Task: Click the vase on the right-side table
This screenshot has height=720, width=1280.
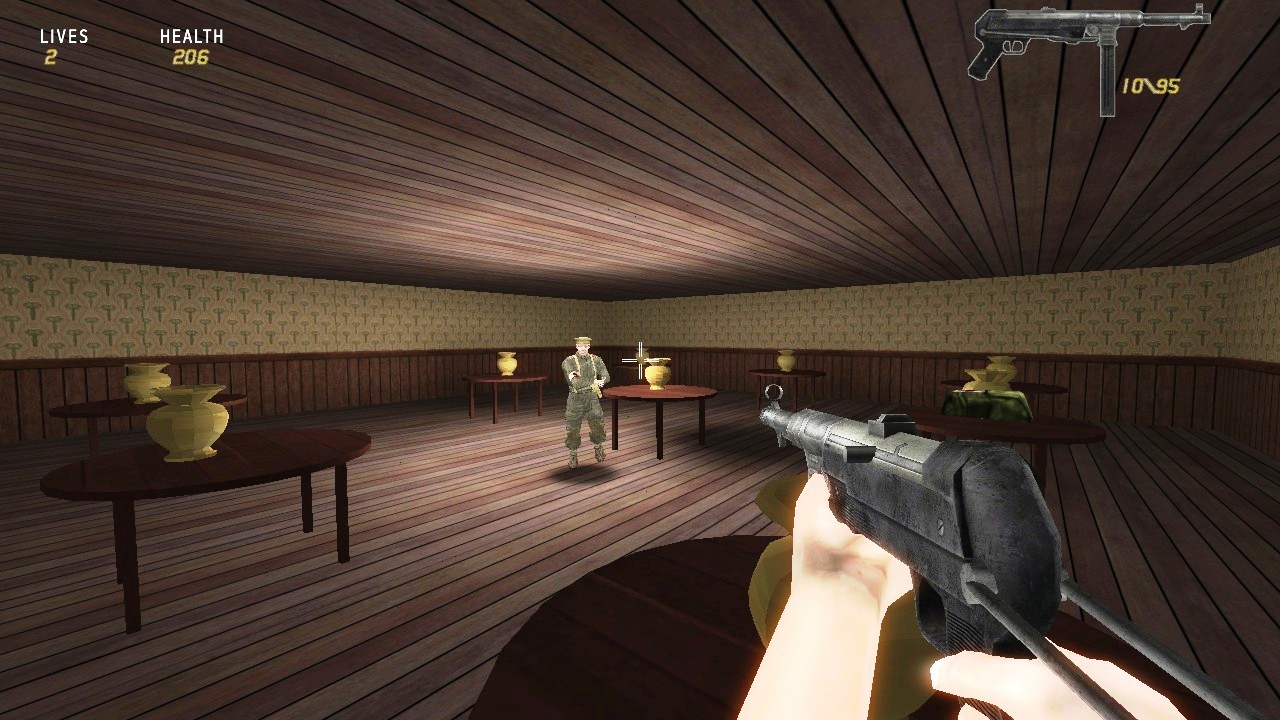Action: [x=788, y=360]
